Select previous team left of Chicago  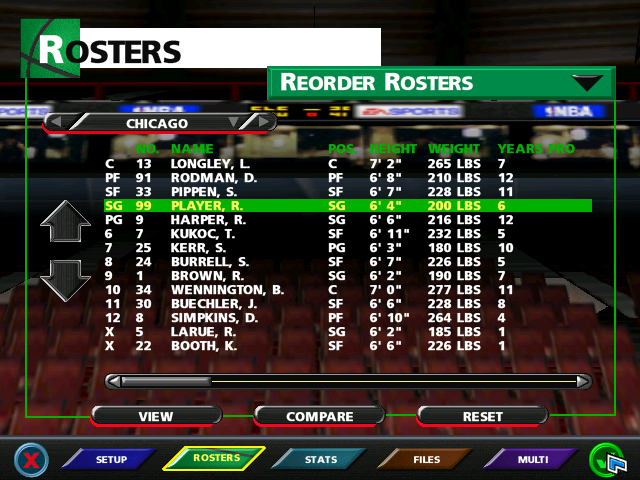57,122
